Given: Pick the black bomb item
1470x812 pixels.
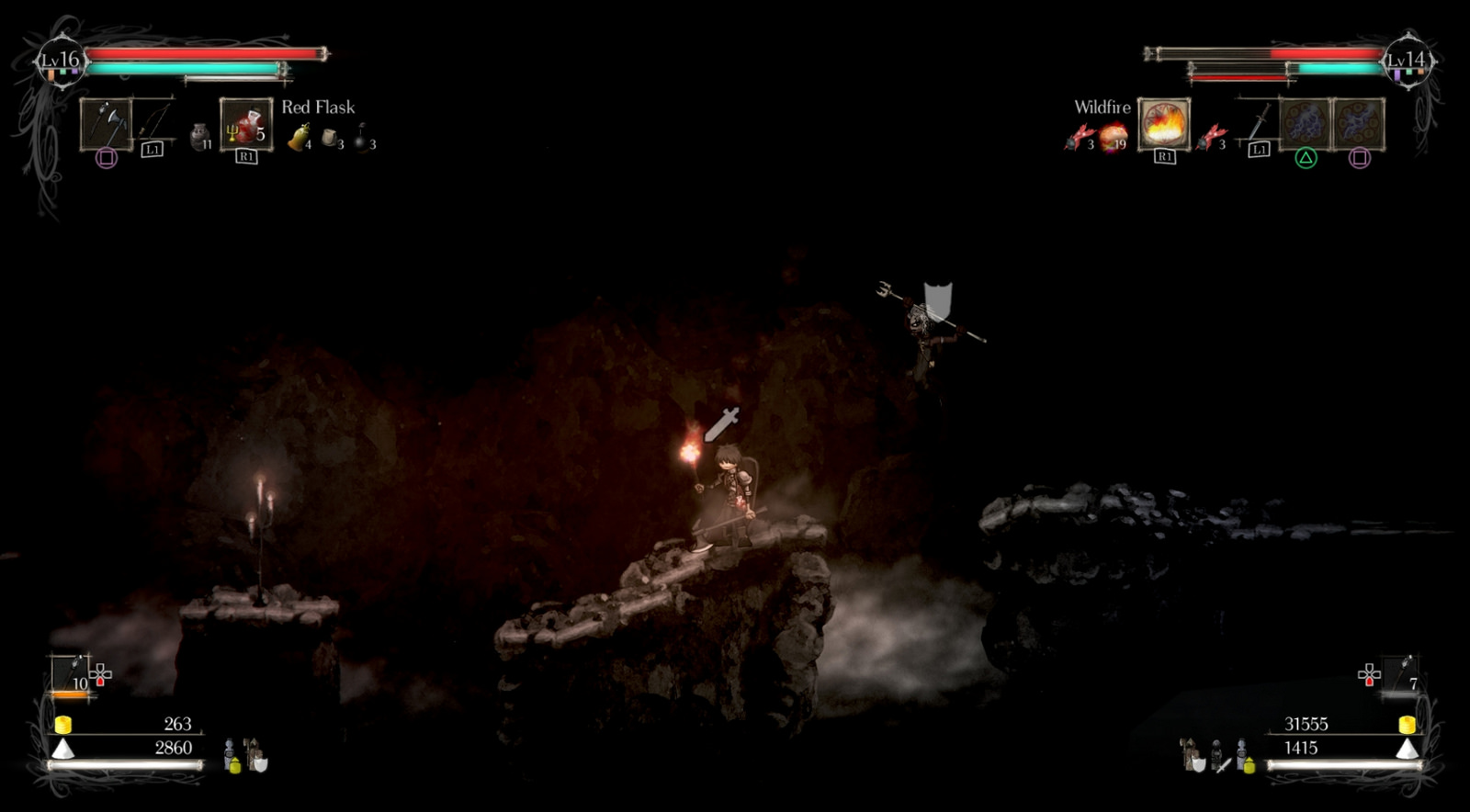Looking at the screenshot, I should point(362,138).
